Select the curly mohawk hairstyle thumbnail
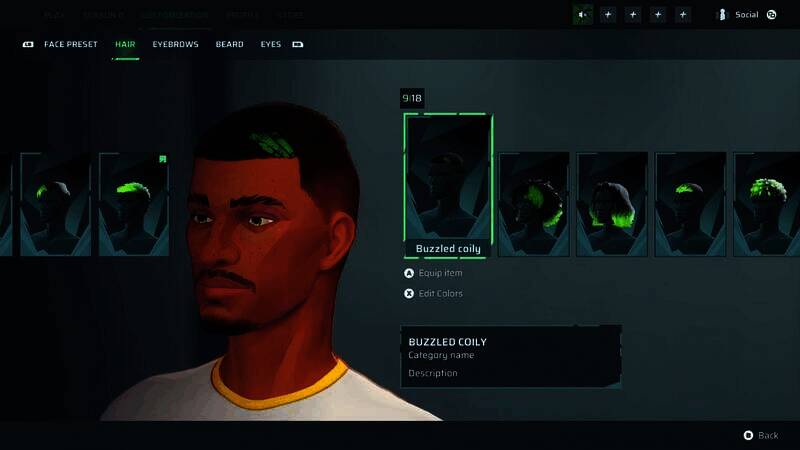Image resolution: width=800 pixels, height=450 pixels. [534, 204]
